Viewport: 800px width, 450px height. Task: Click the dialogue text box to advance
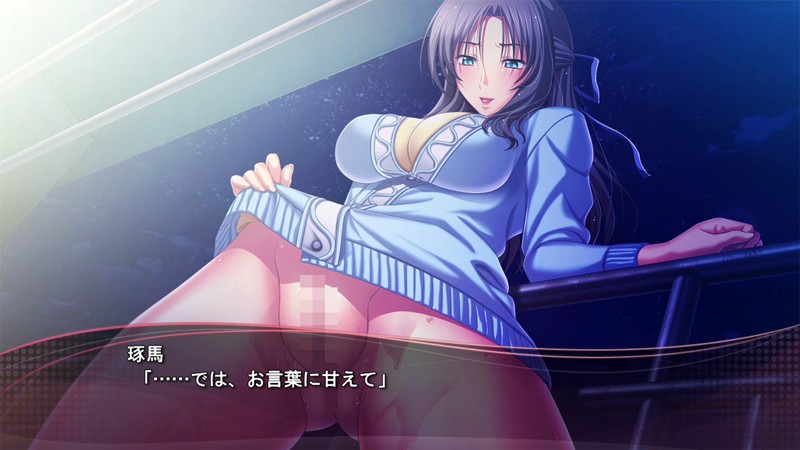[x=400, y=385]
